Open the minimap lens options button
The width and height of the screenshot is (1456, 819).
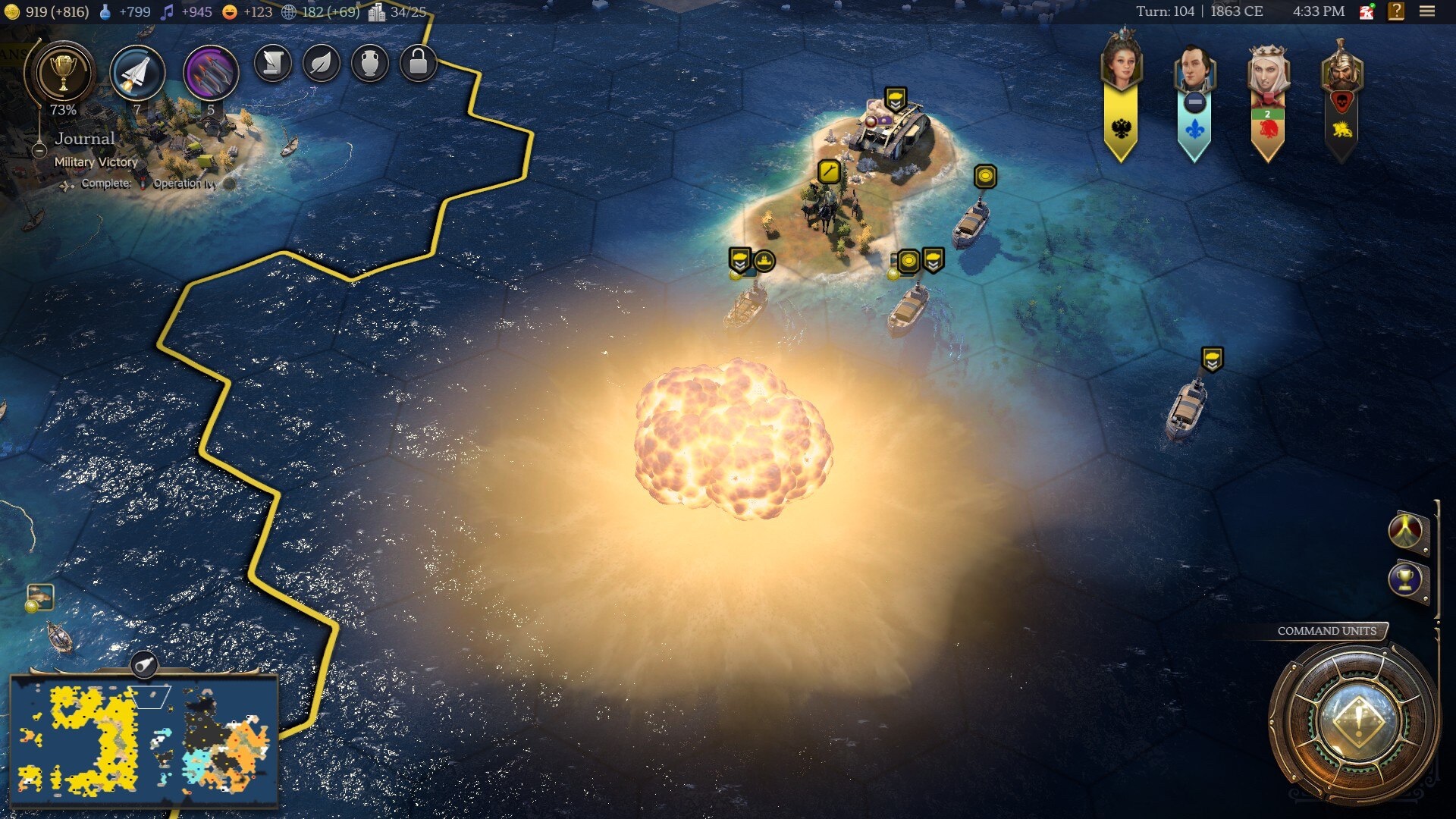144,665
